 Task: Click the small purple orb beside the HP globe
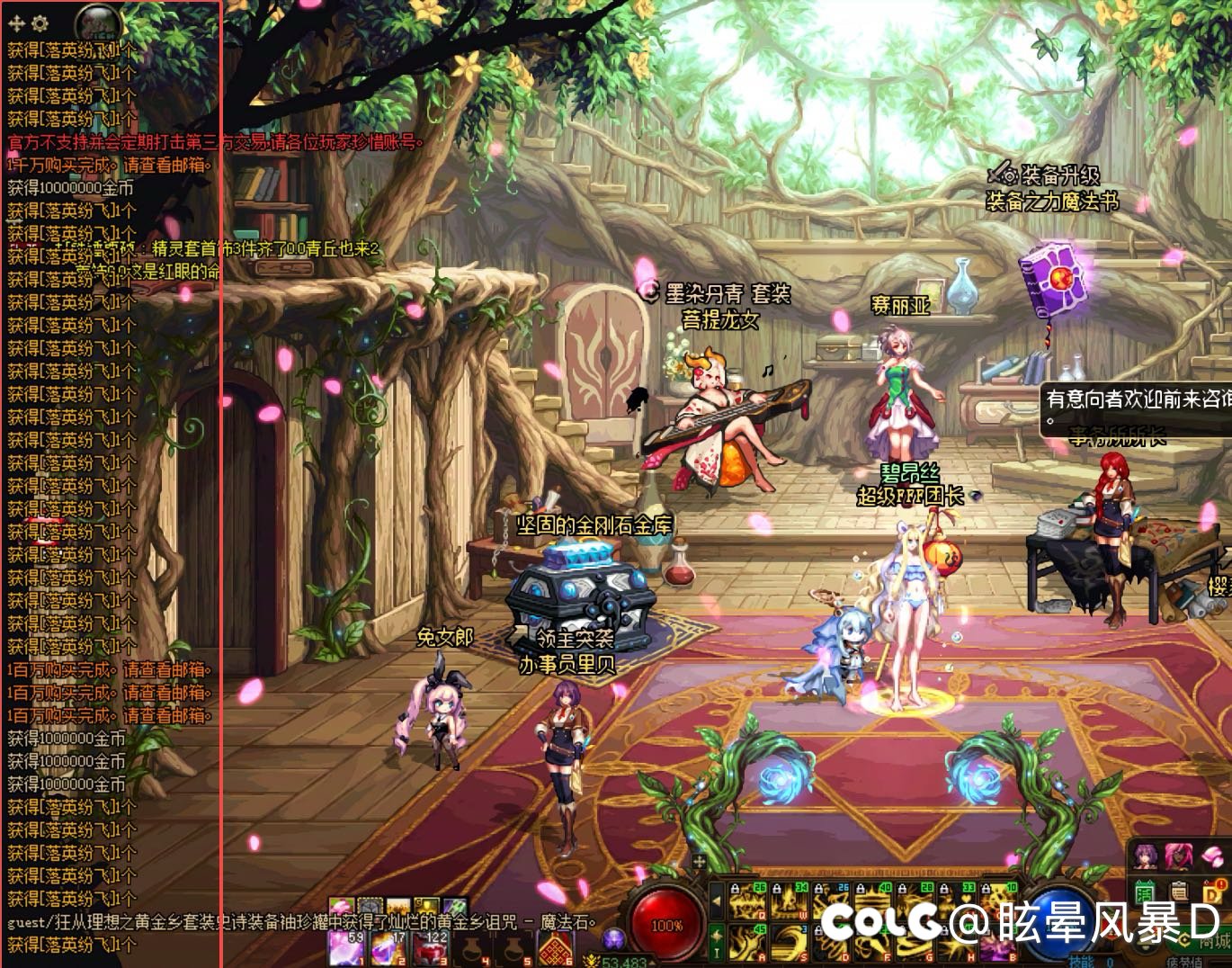click(613, 938)
